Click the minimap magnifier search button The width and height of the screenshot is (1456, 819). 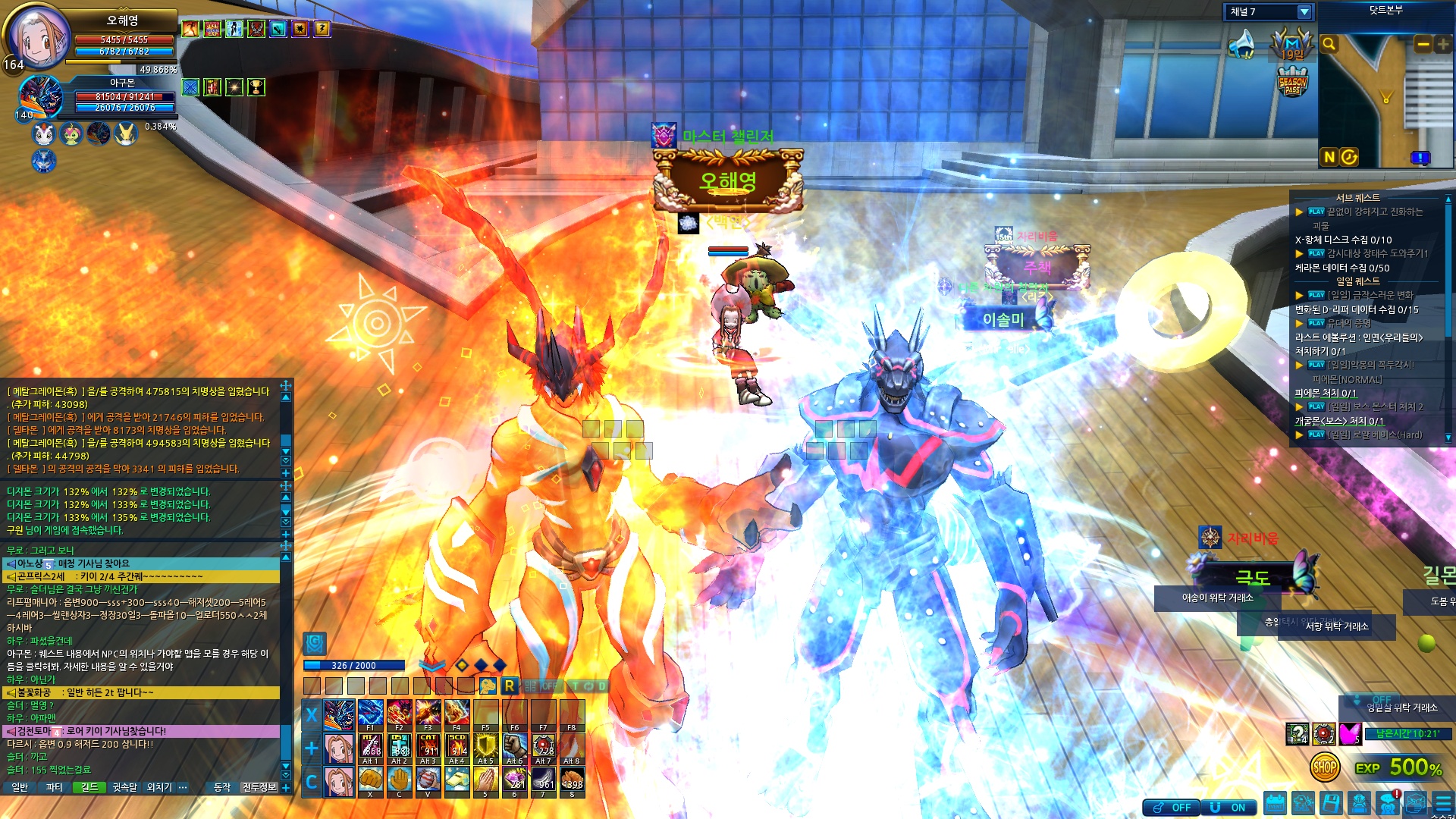click(x=1329, y=44)
